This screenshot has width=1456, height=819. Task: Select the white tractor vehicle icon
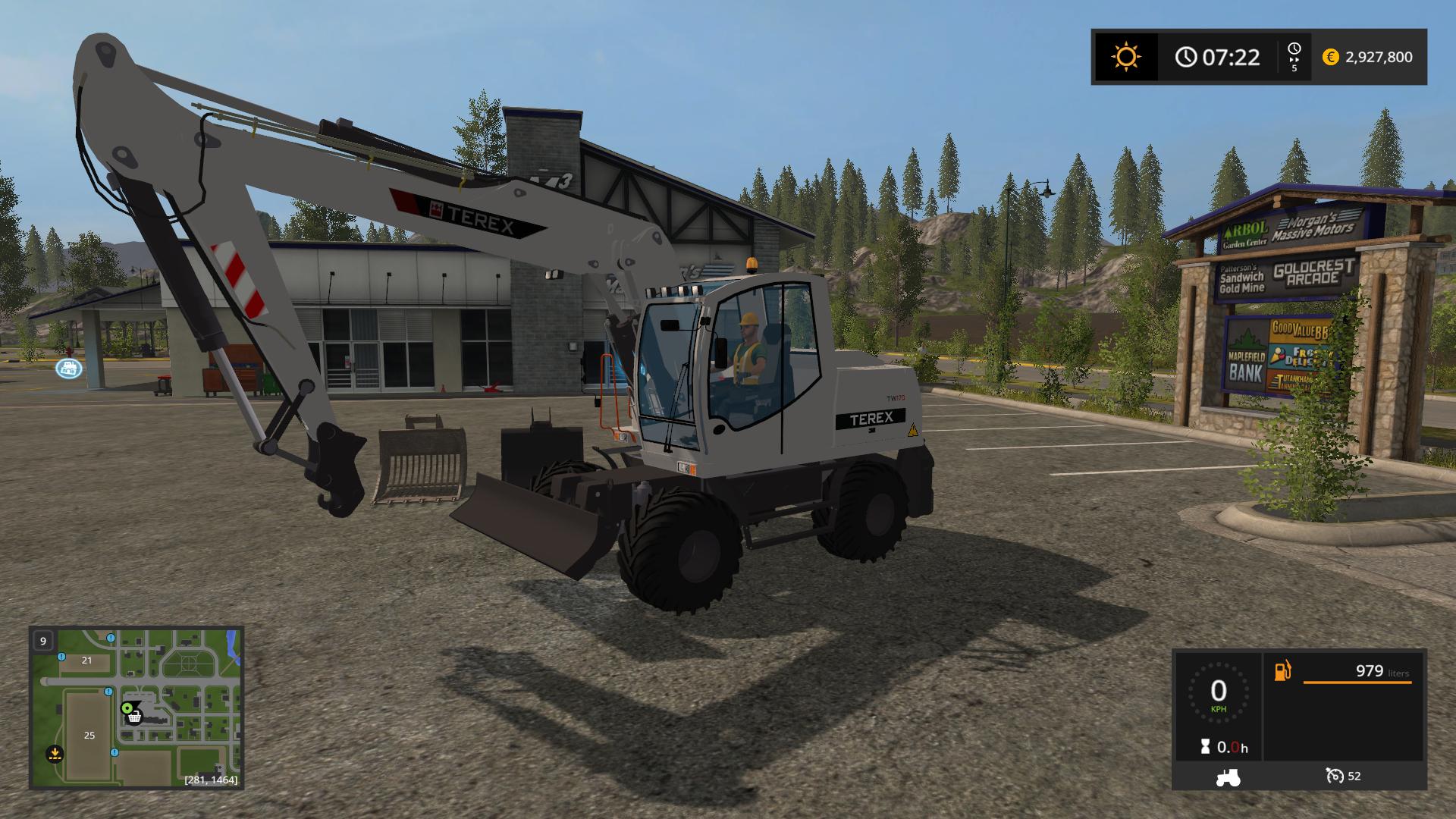1228,777
